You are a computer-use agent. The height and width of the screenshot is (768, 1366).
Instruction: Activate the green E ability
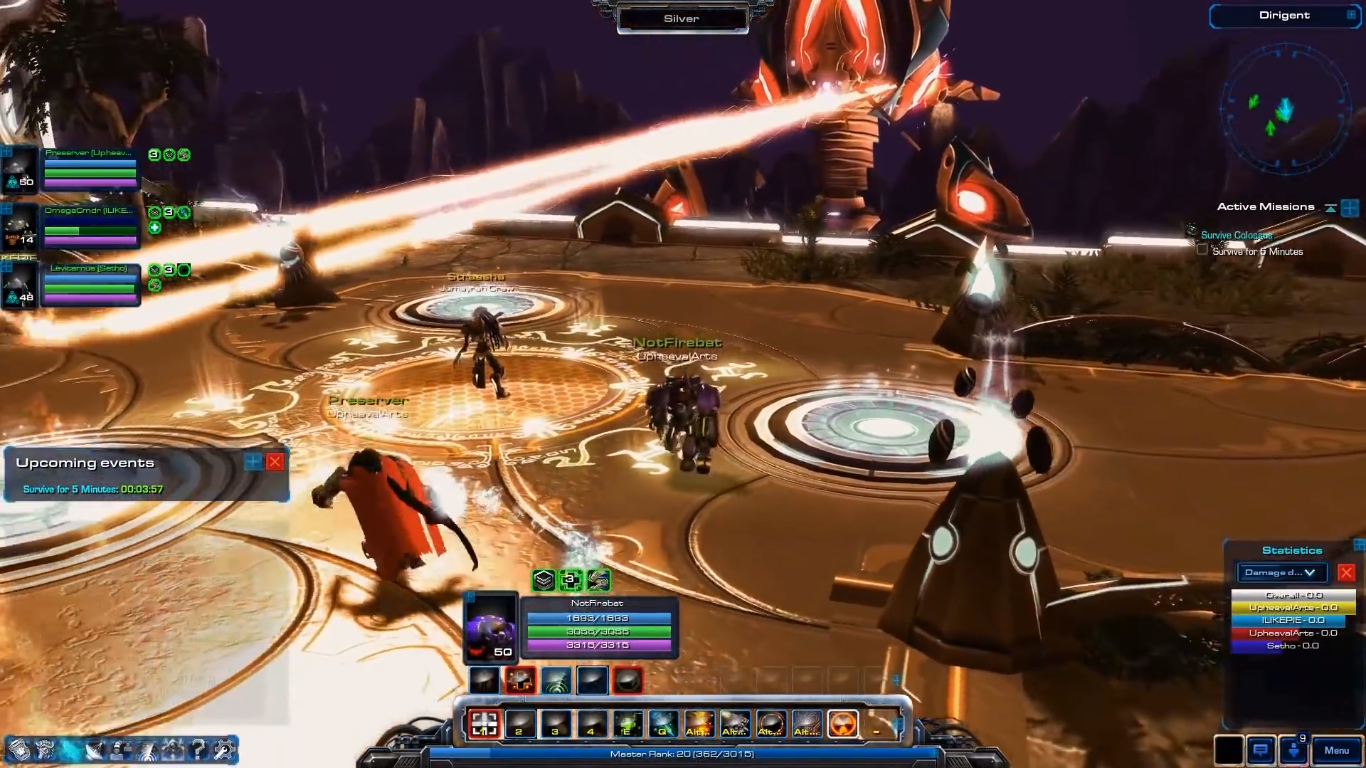pyautogui.click(x=628, y=724)
